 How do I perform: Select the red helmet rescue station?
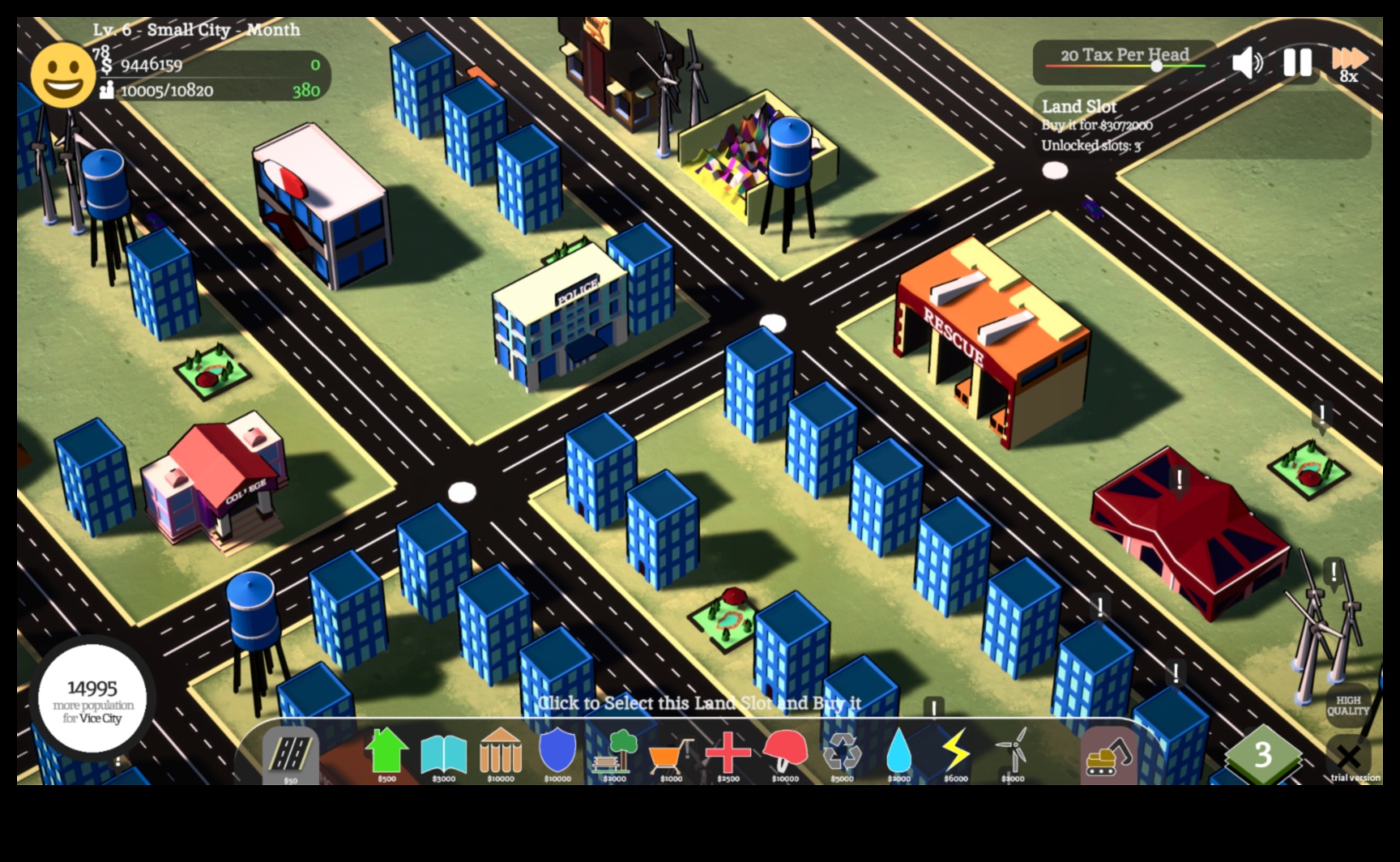[x=785, y=751]
